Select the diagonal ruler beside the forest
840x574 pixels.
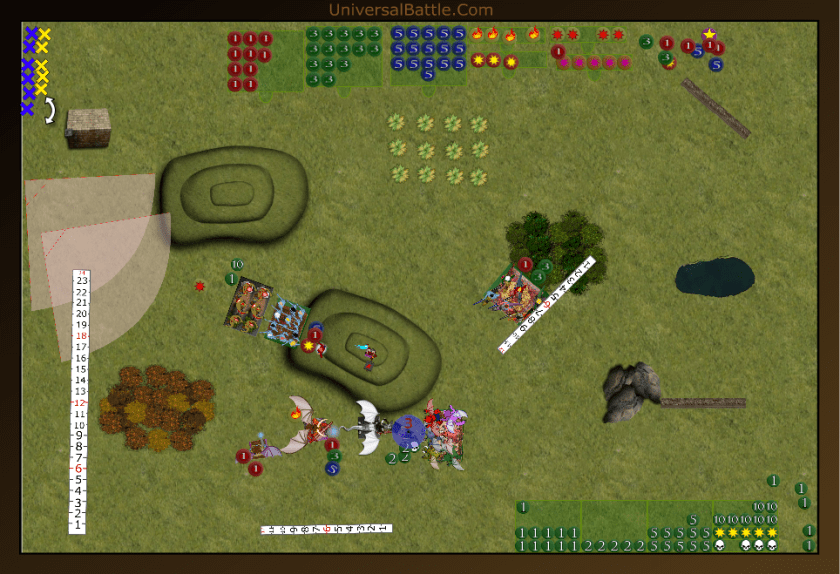[x=548, y=305]
